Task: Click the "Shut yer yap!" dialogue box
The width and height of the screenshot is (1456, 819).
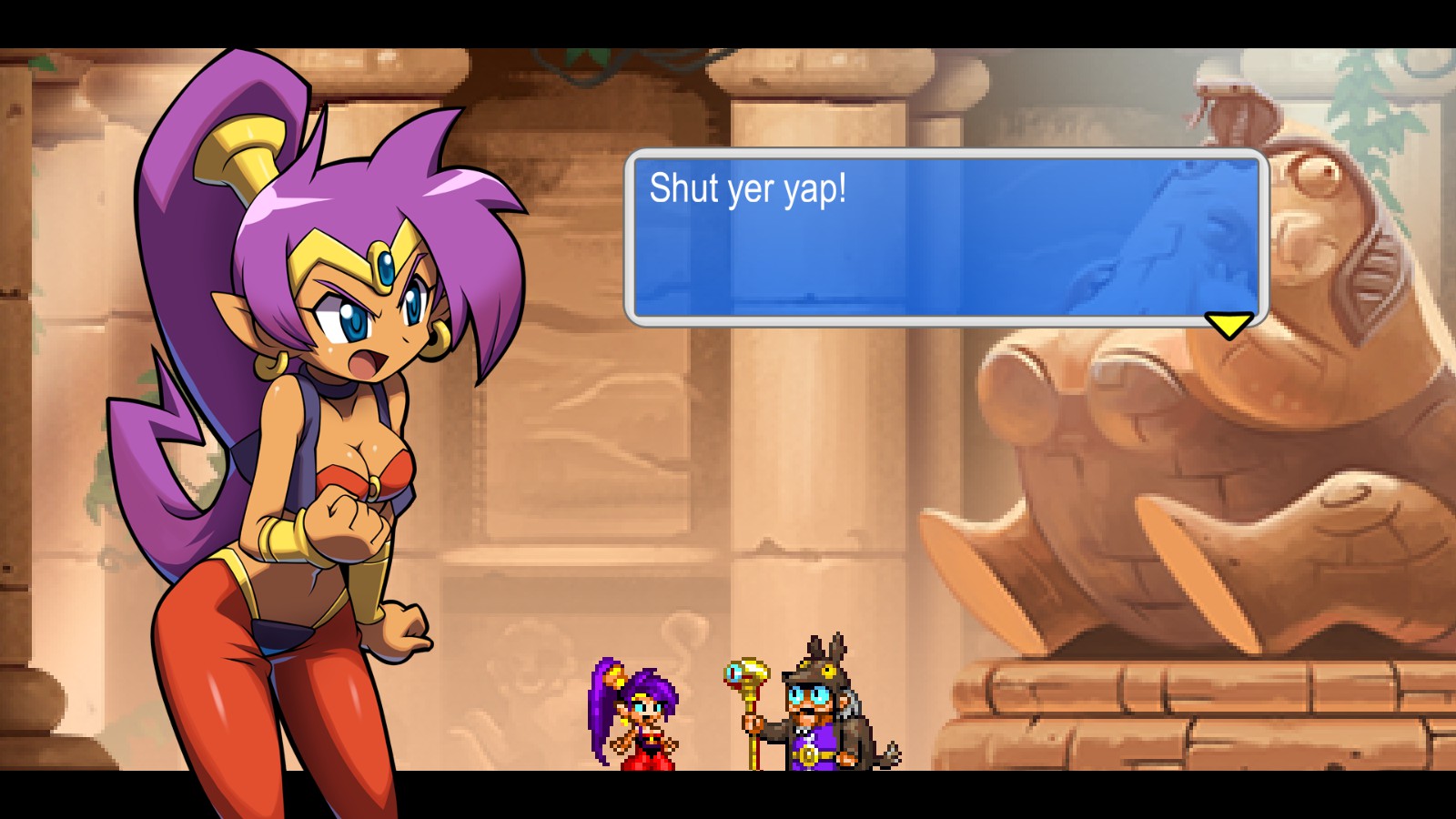Action: [945, 237]
